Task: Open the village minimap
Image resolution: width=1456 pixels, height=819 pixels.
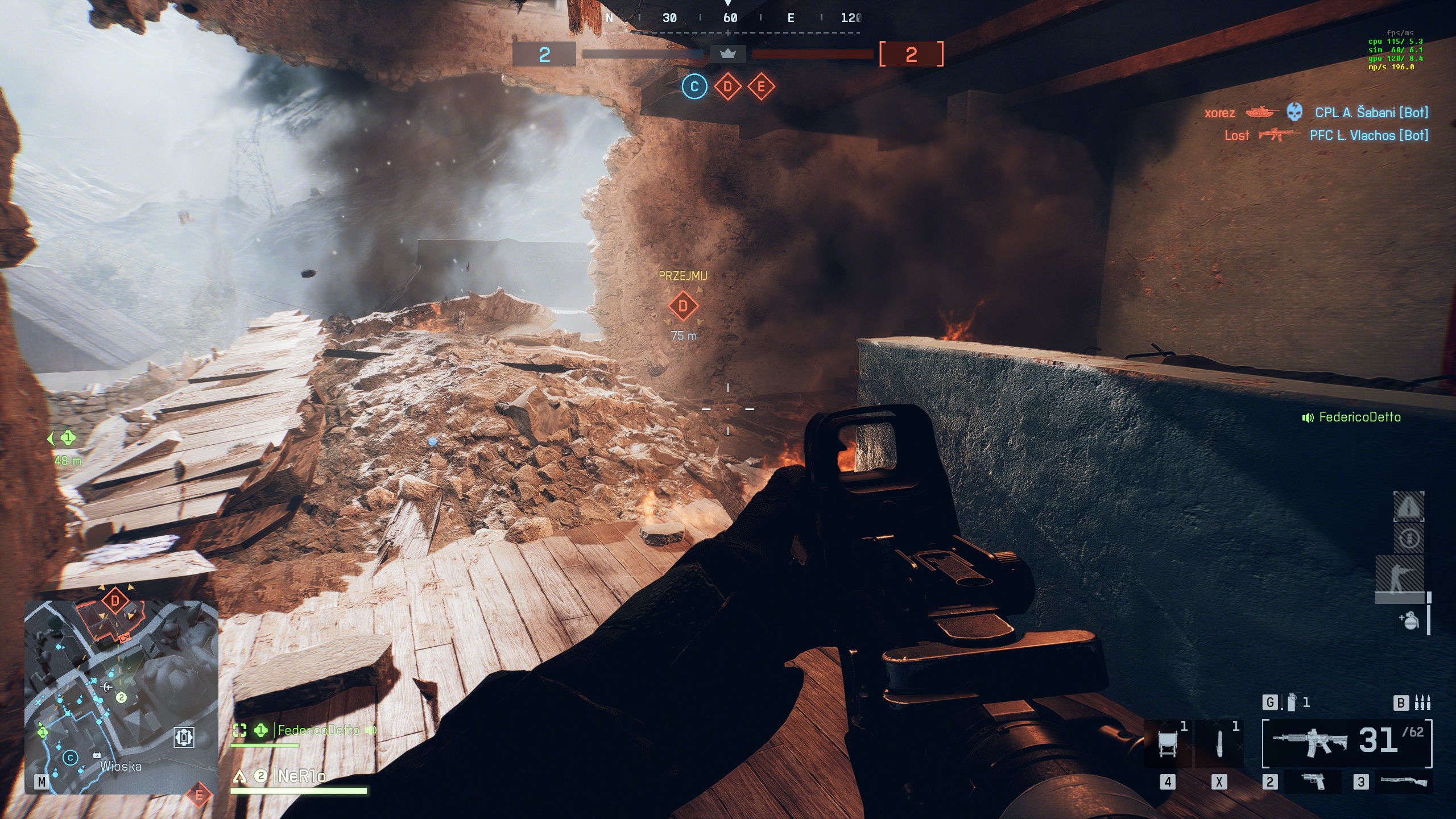Action: tap(121, 697)
